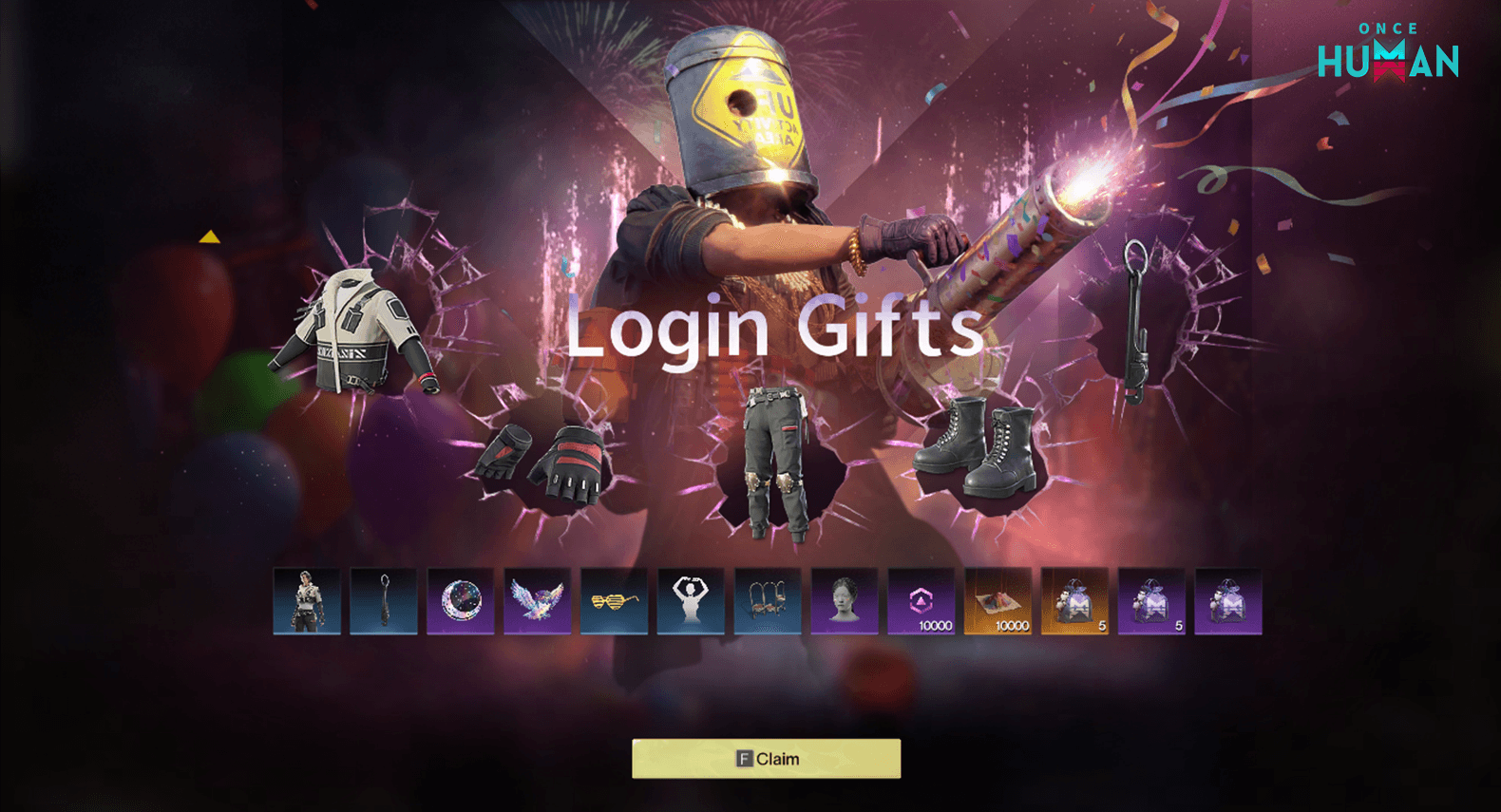Select the triple chair reward thumbnail

point(767,600)
